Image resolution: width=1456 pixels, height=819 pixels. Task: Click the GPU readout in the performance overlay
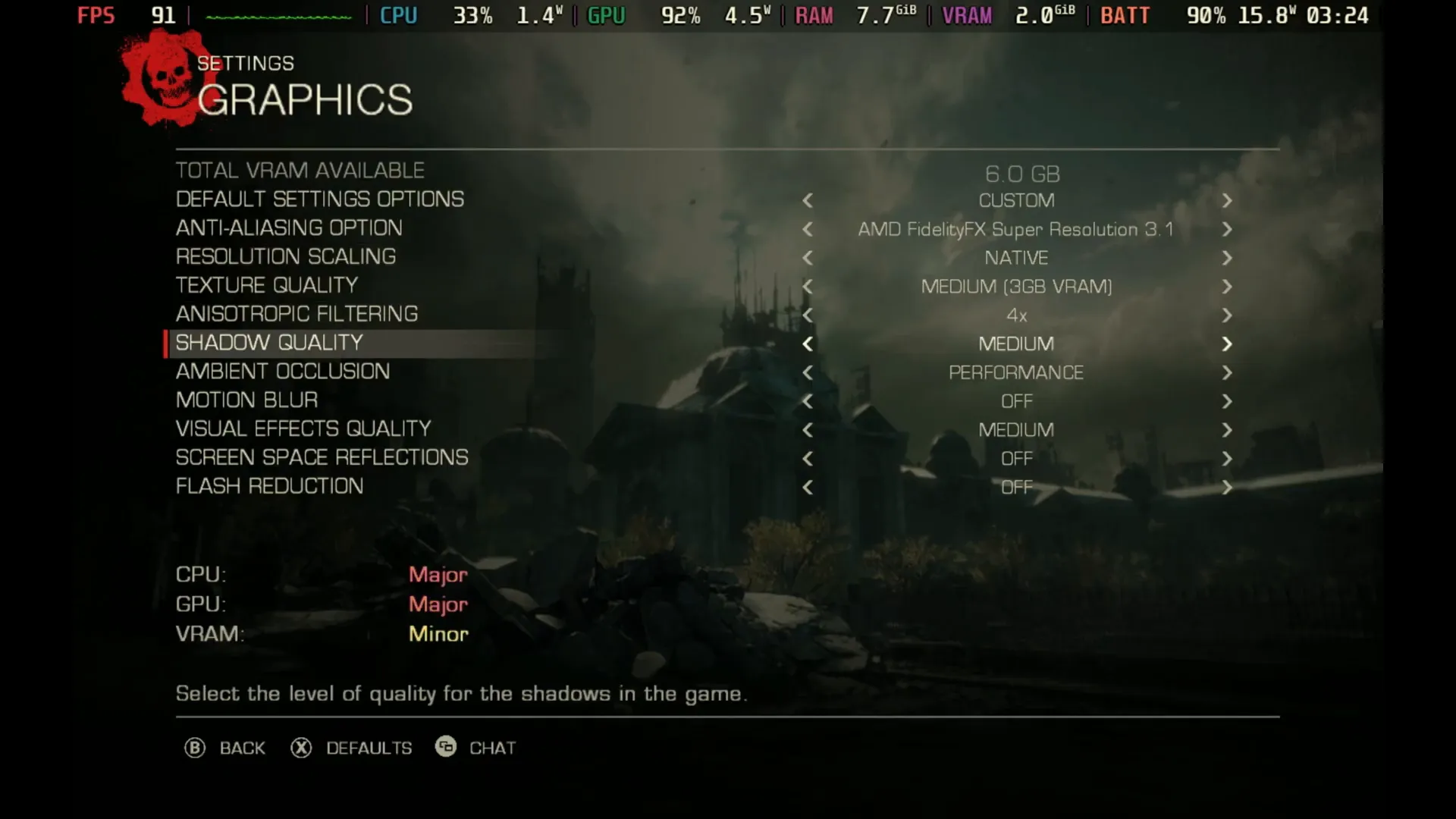pyautogui.click(x=606, y=14)
